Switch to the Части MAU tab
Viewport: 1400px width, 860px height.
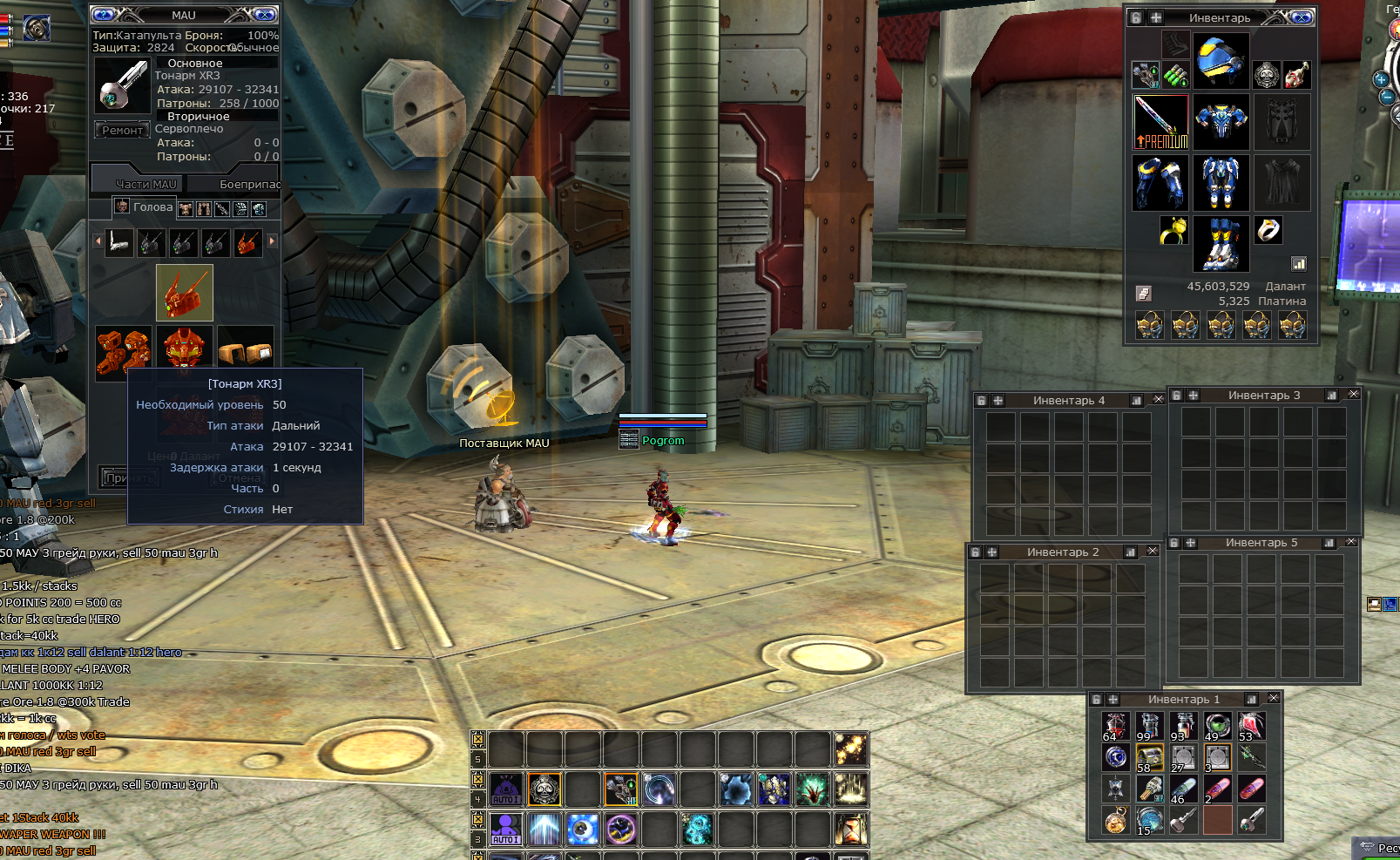point(145,184)
